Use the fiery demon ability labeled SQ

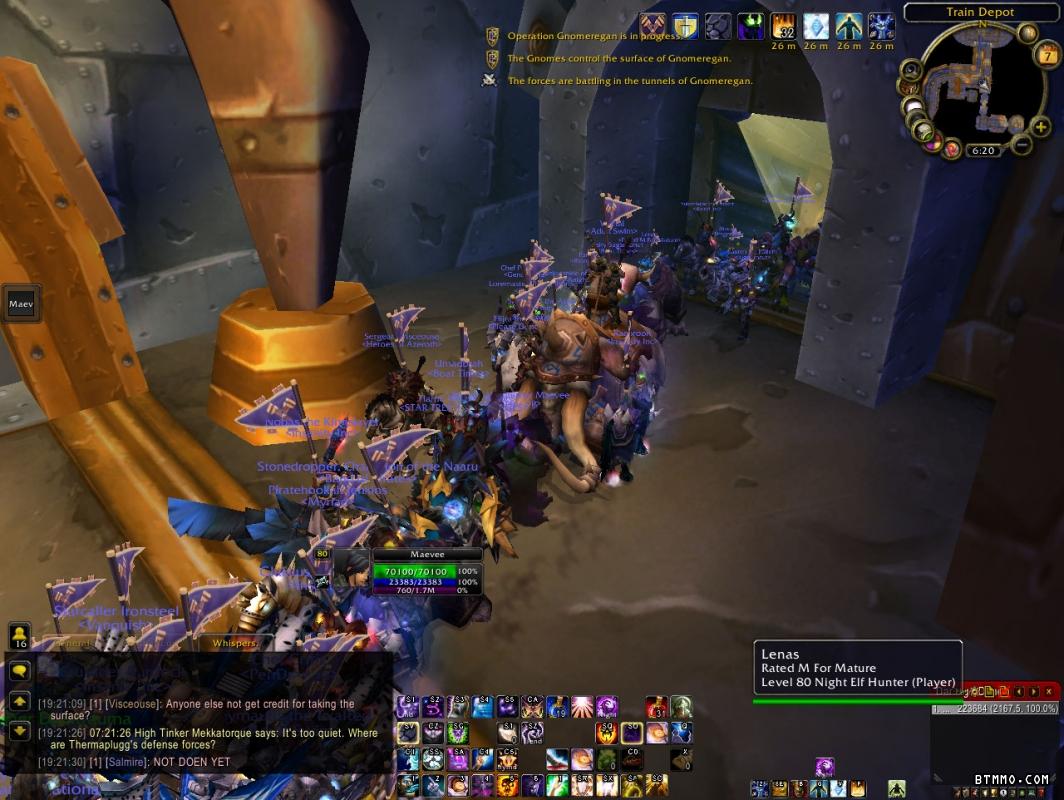tap(607, 734)
